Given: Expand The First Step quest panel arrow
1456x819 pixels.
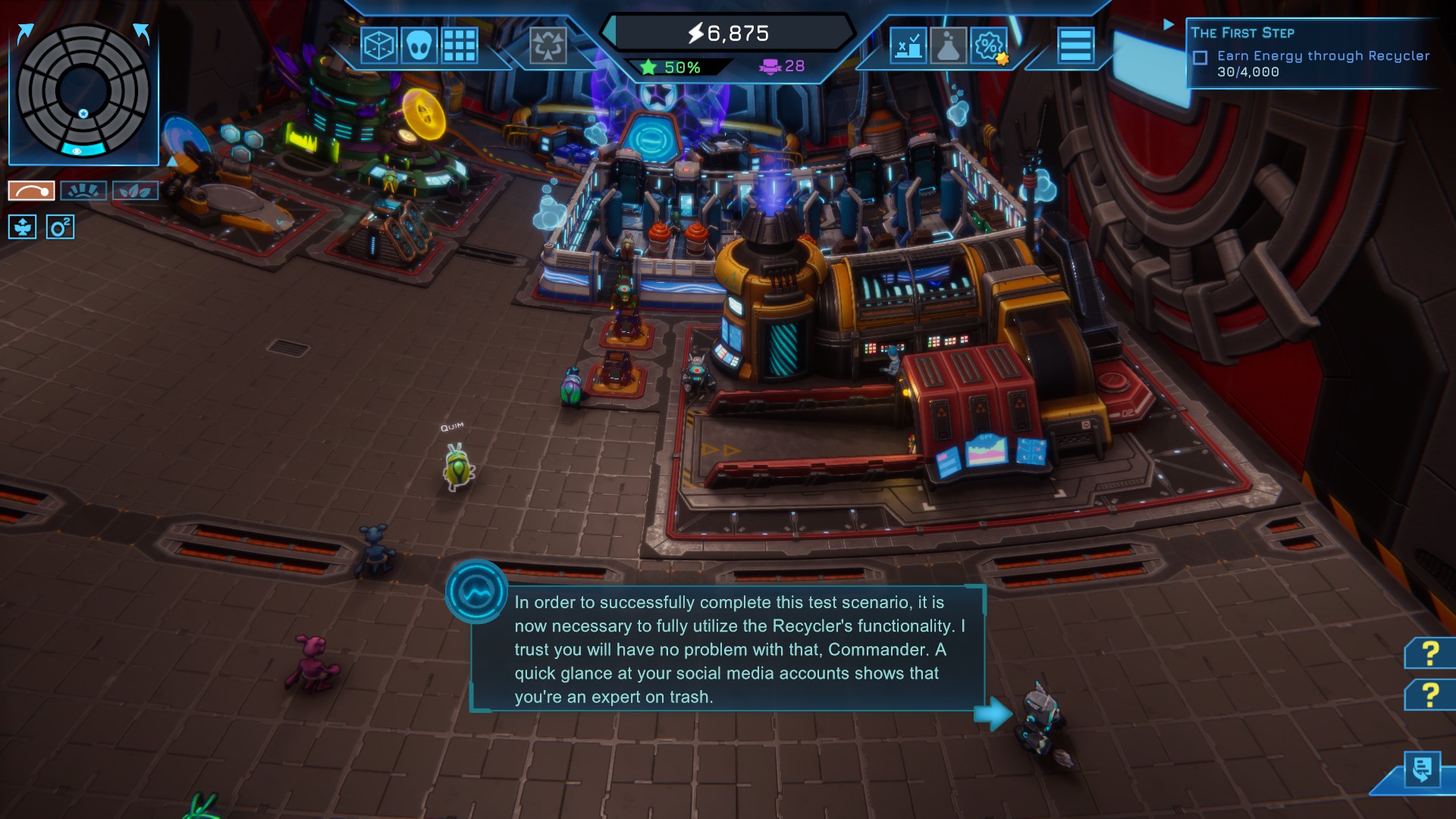Looking at the screenshot, I should tap(1167, 24).
